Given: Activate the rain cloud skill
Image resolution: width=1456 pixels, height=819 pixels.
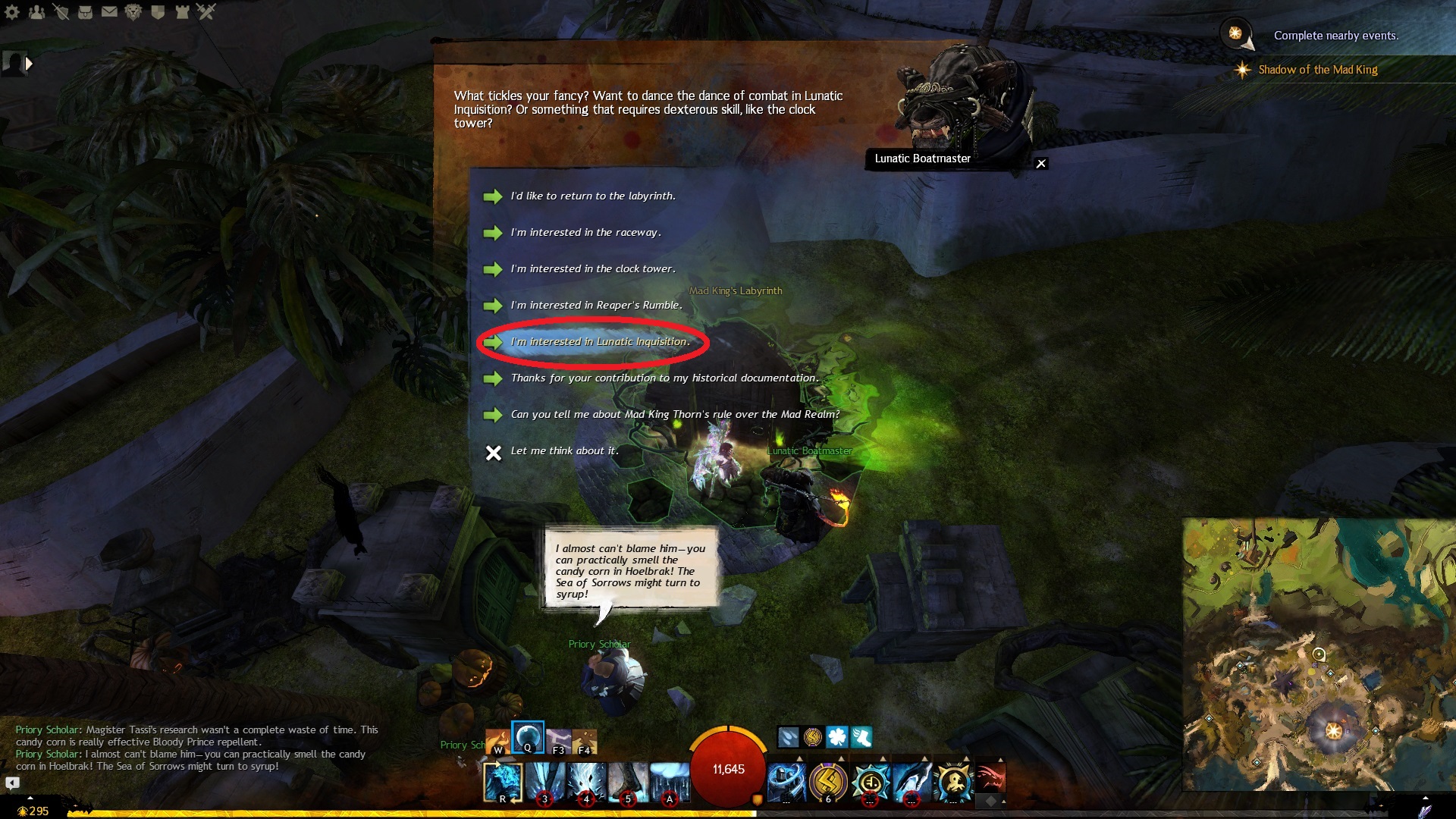Looking at the screenshot, I should point(670,781).
